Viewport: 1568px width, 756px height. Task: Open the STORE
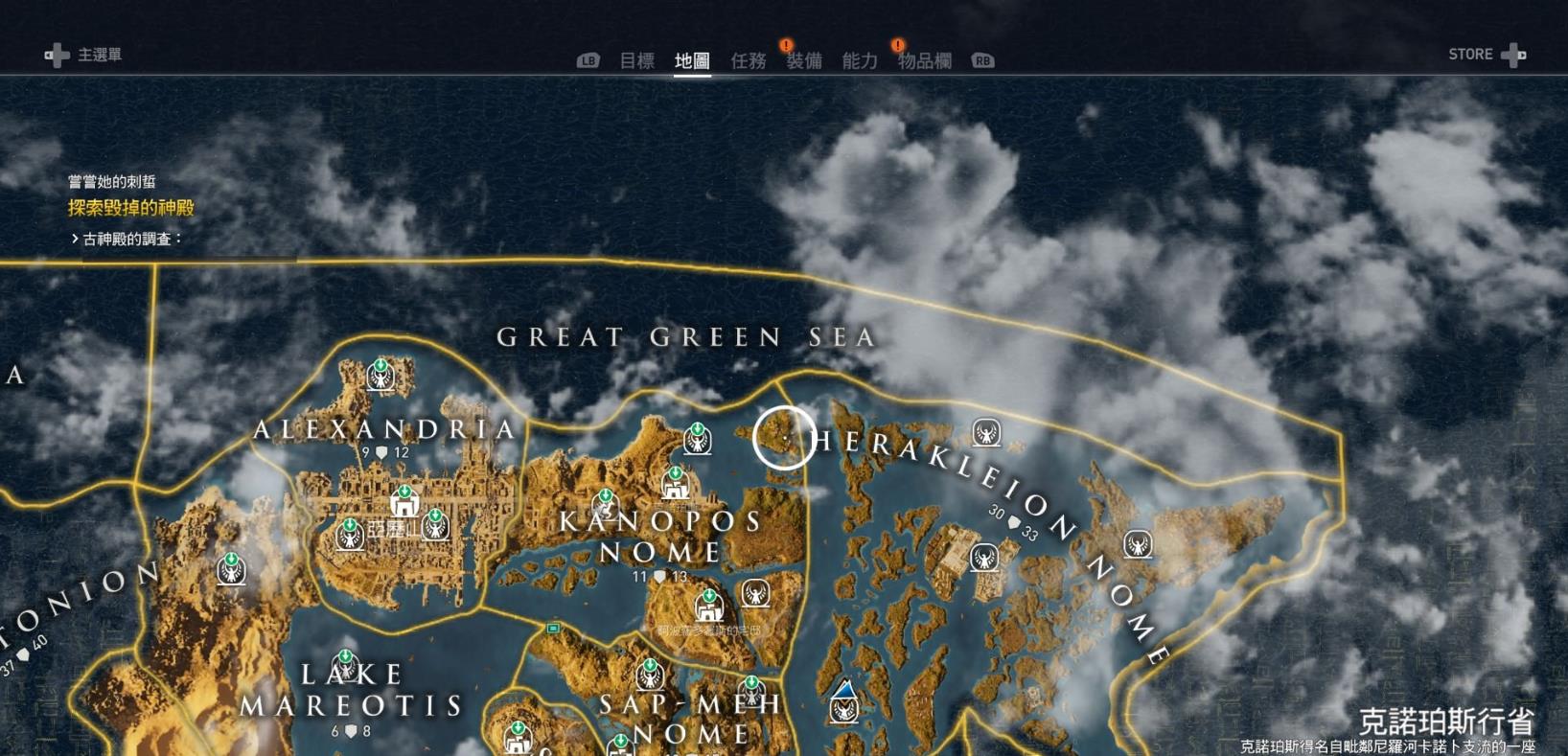click(x=1486, y=55)
